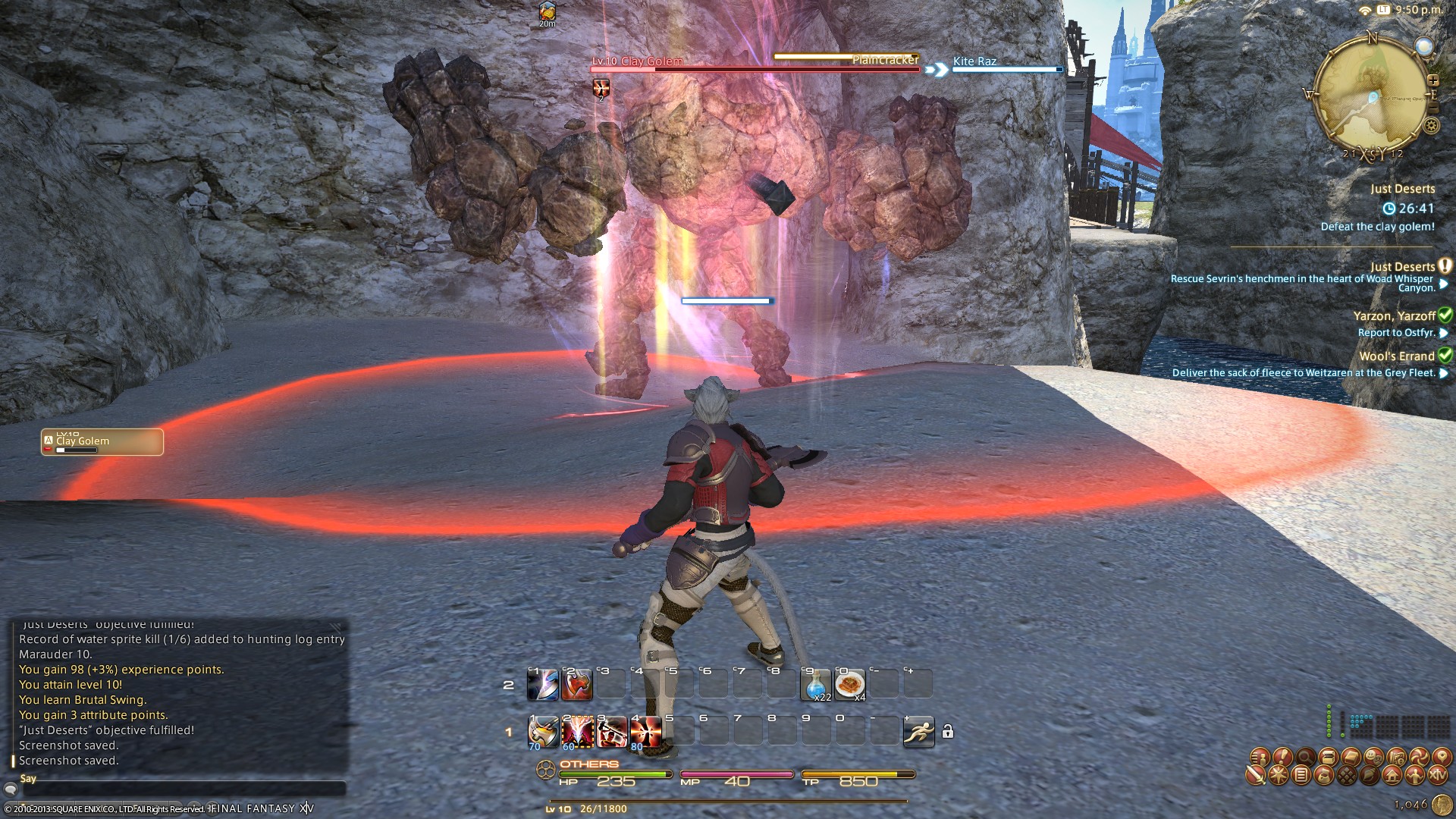Screen dimensions: 1456x819
Task: Open the exclamation mark journal icon
Action: 1282,756
